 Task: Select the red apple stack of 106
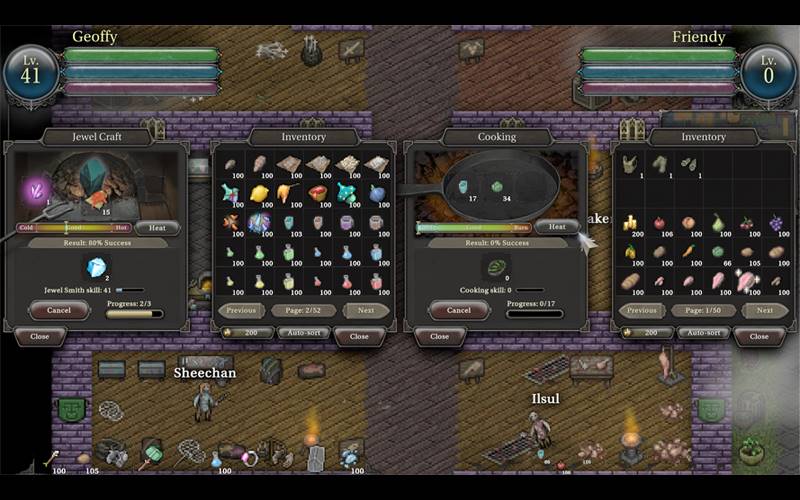[659, 223]
